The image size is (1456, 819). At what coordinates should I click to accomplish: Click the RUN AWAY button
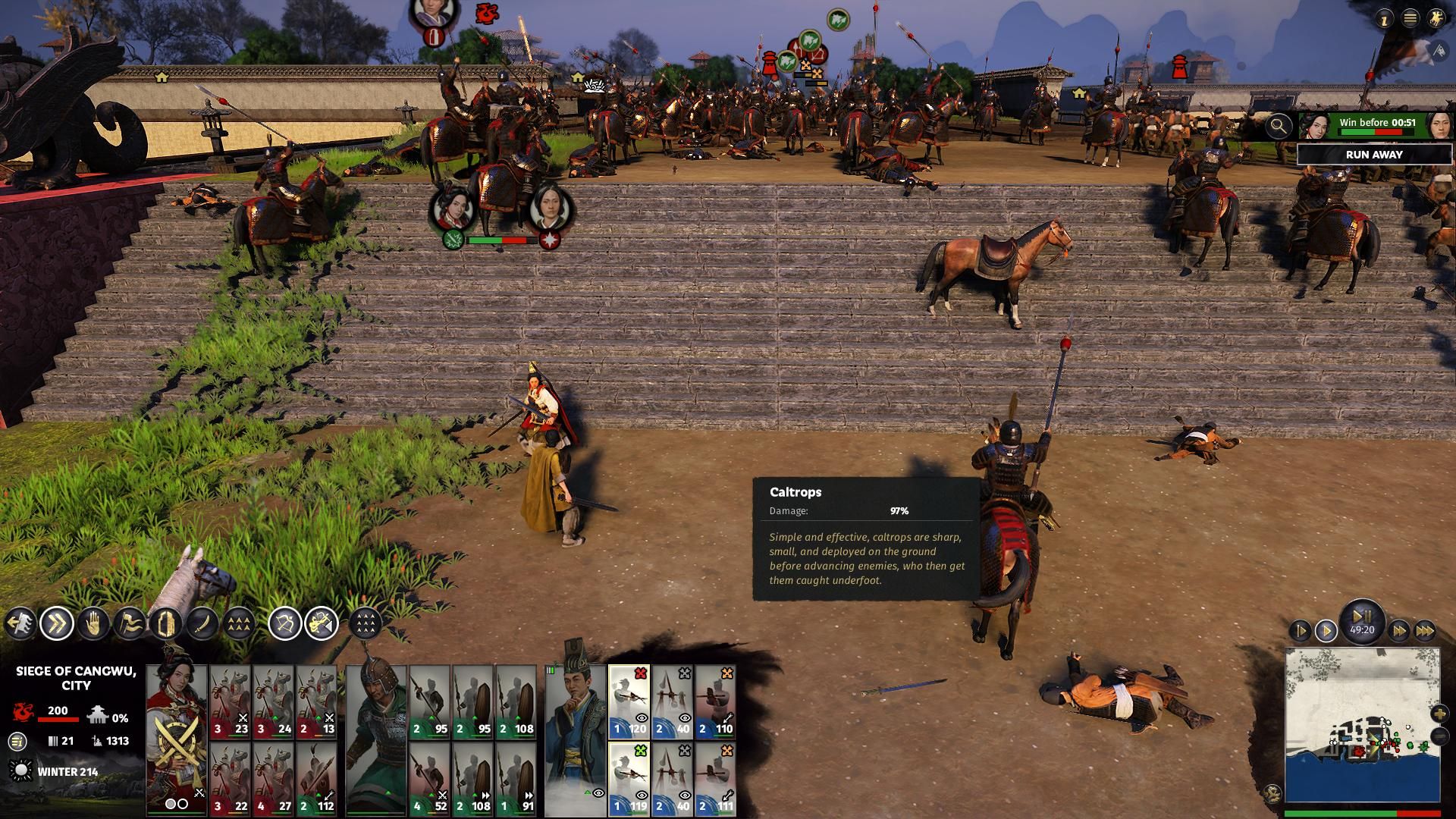pyautogui.click(x=1373, y=155)
